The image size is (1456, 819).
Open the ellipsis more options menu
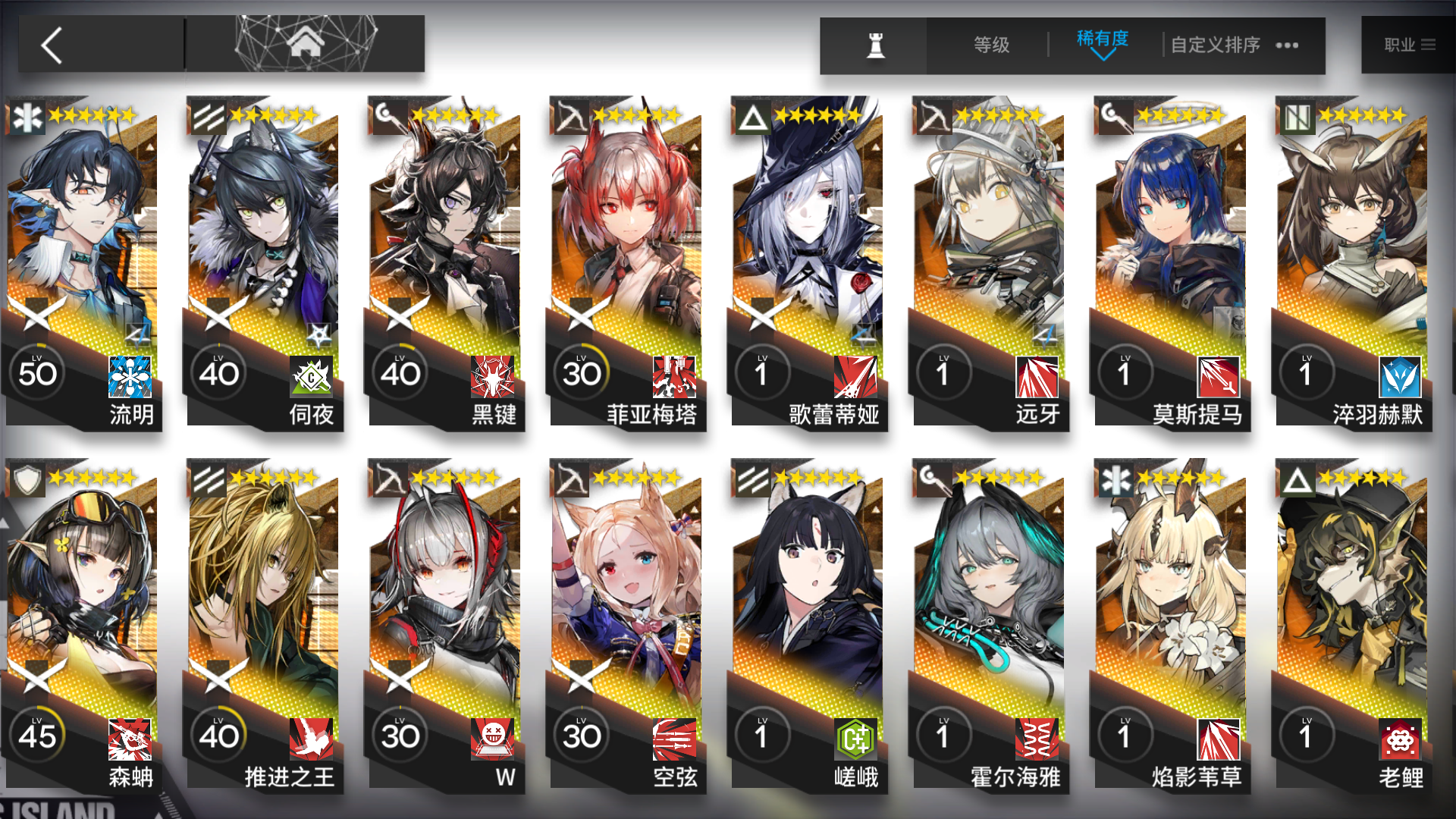click(x=1287, y=45)
